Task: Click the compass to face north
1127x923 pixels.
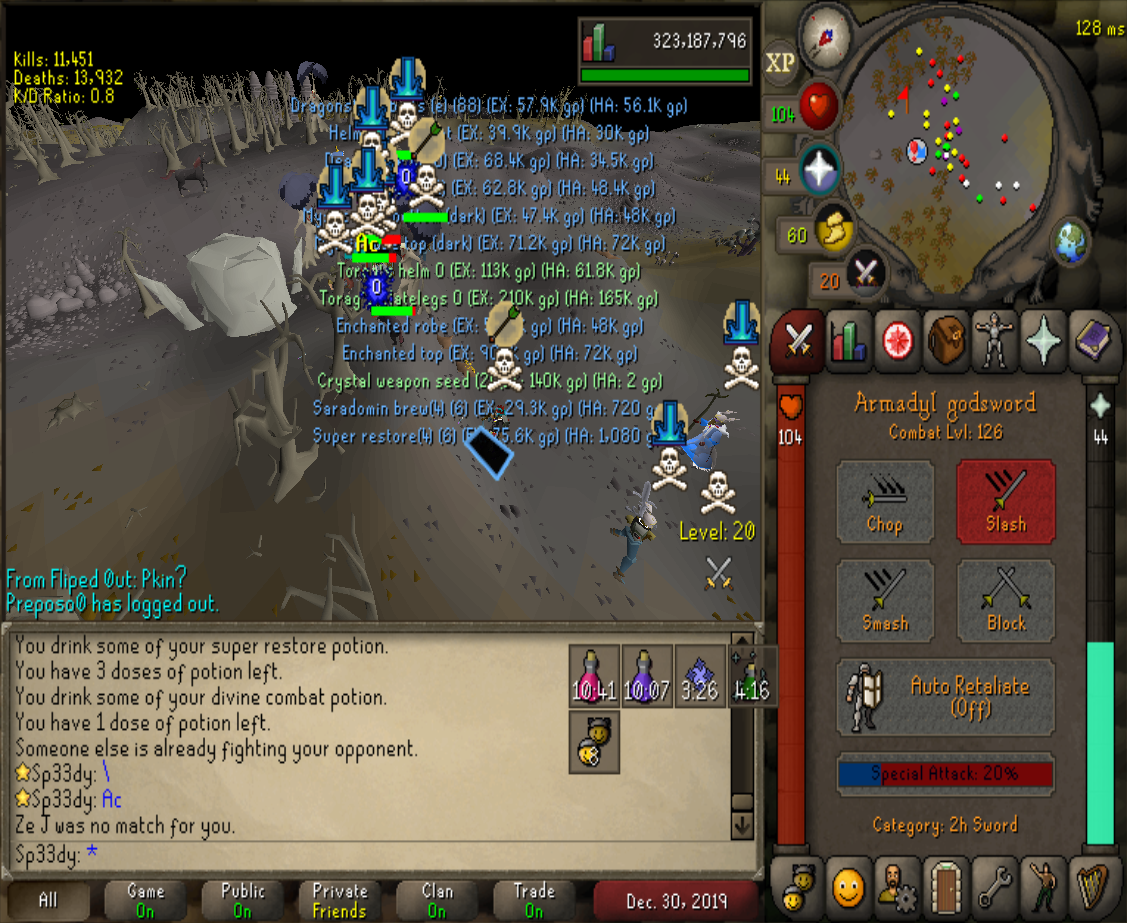Action: (x=824, y=36)
